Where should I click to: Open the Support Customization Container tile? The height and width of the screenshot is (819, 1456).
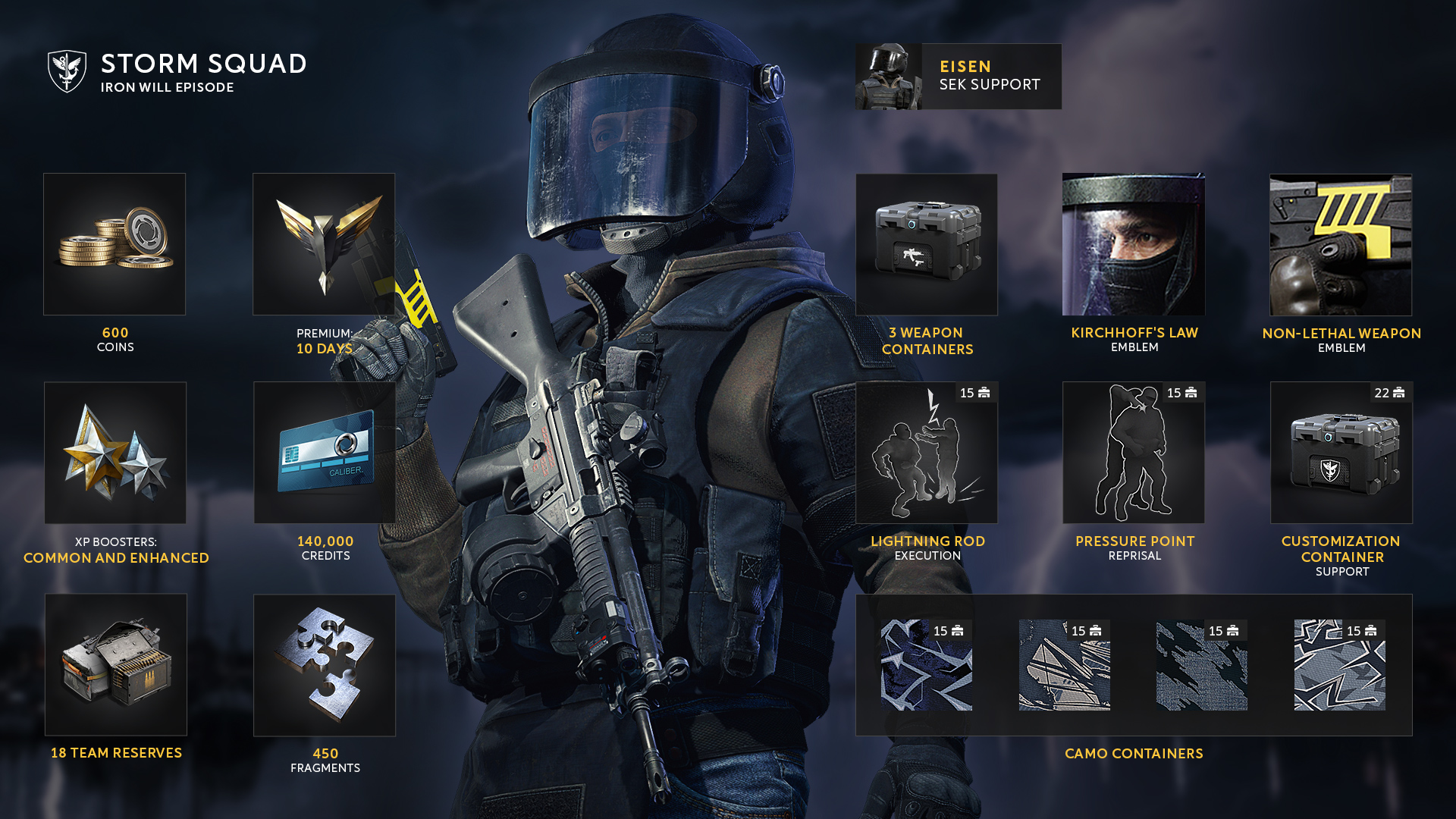(1341, 453)
